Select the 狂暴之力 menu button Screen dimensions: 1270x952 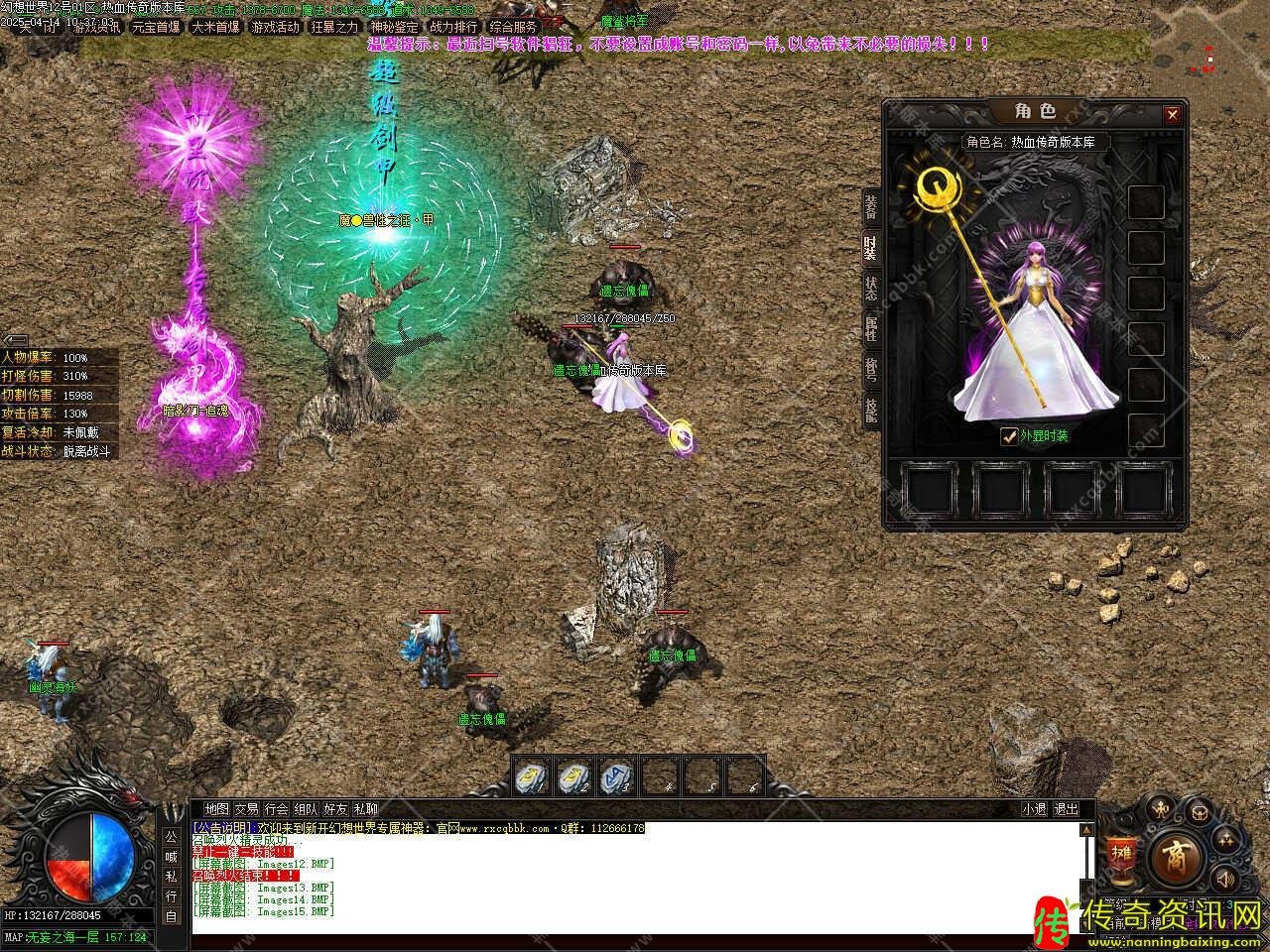pos(334,27)
